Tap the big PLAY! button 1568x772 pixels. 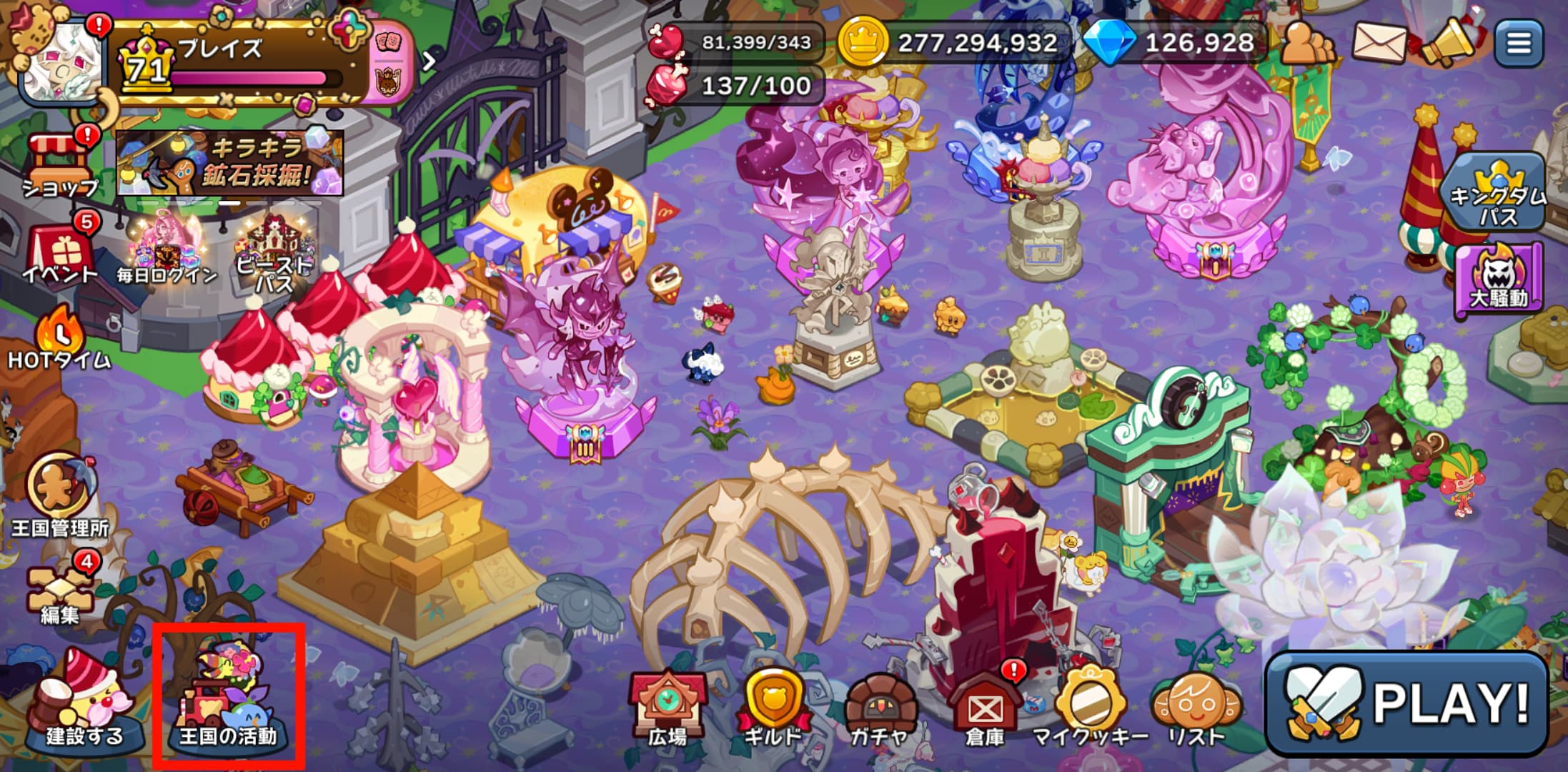tap(1406, 704)
